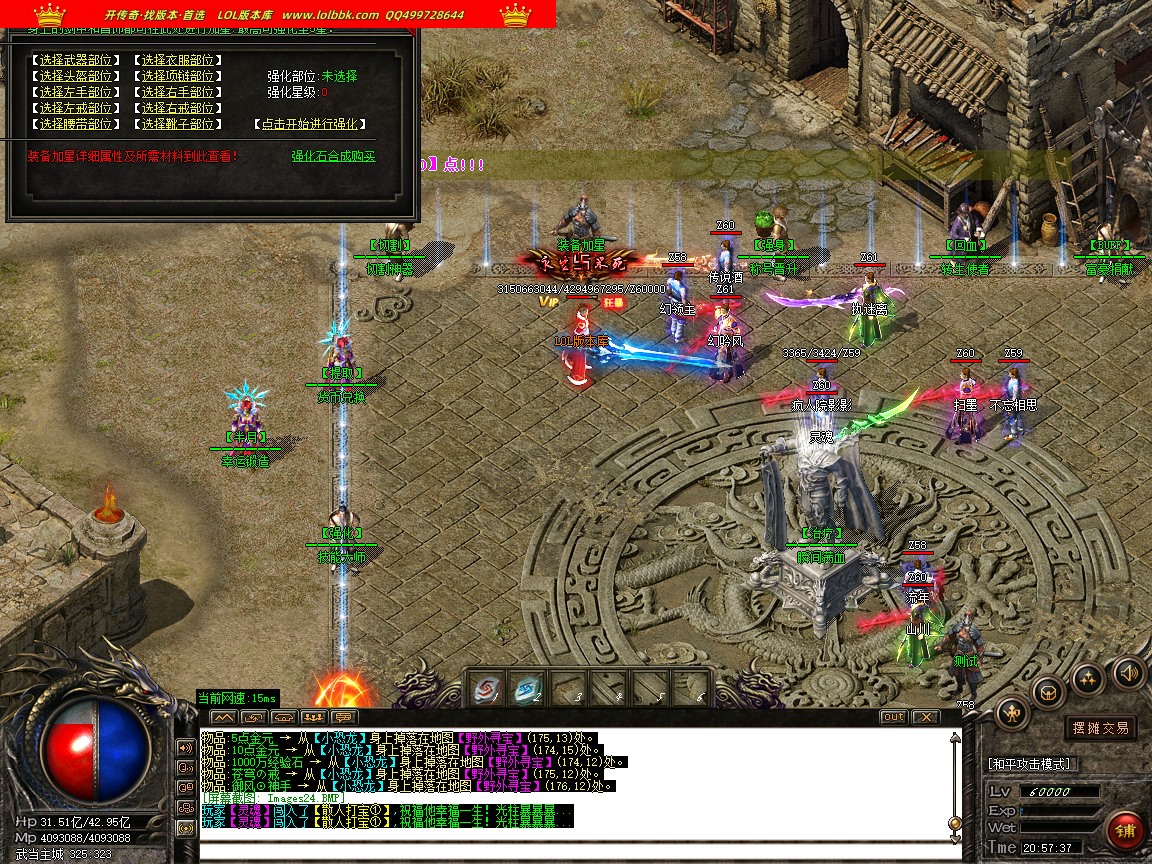
Task: Choose the clothing slot 选择衣服部位 link
Action: 177,60
